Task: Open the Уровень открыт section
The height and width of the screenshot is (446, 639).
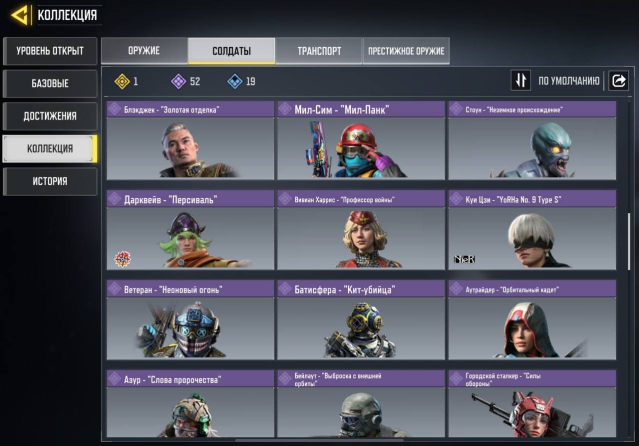Action: click(x=50, y=50)
